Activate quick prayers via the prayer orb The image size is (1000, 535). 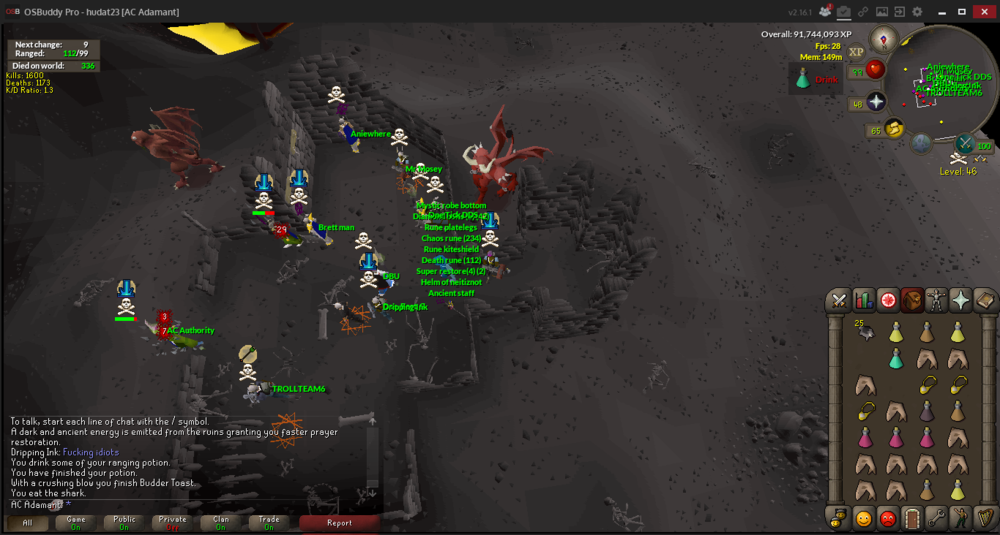(x=877, y=102)
